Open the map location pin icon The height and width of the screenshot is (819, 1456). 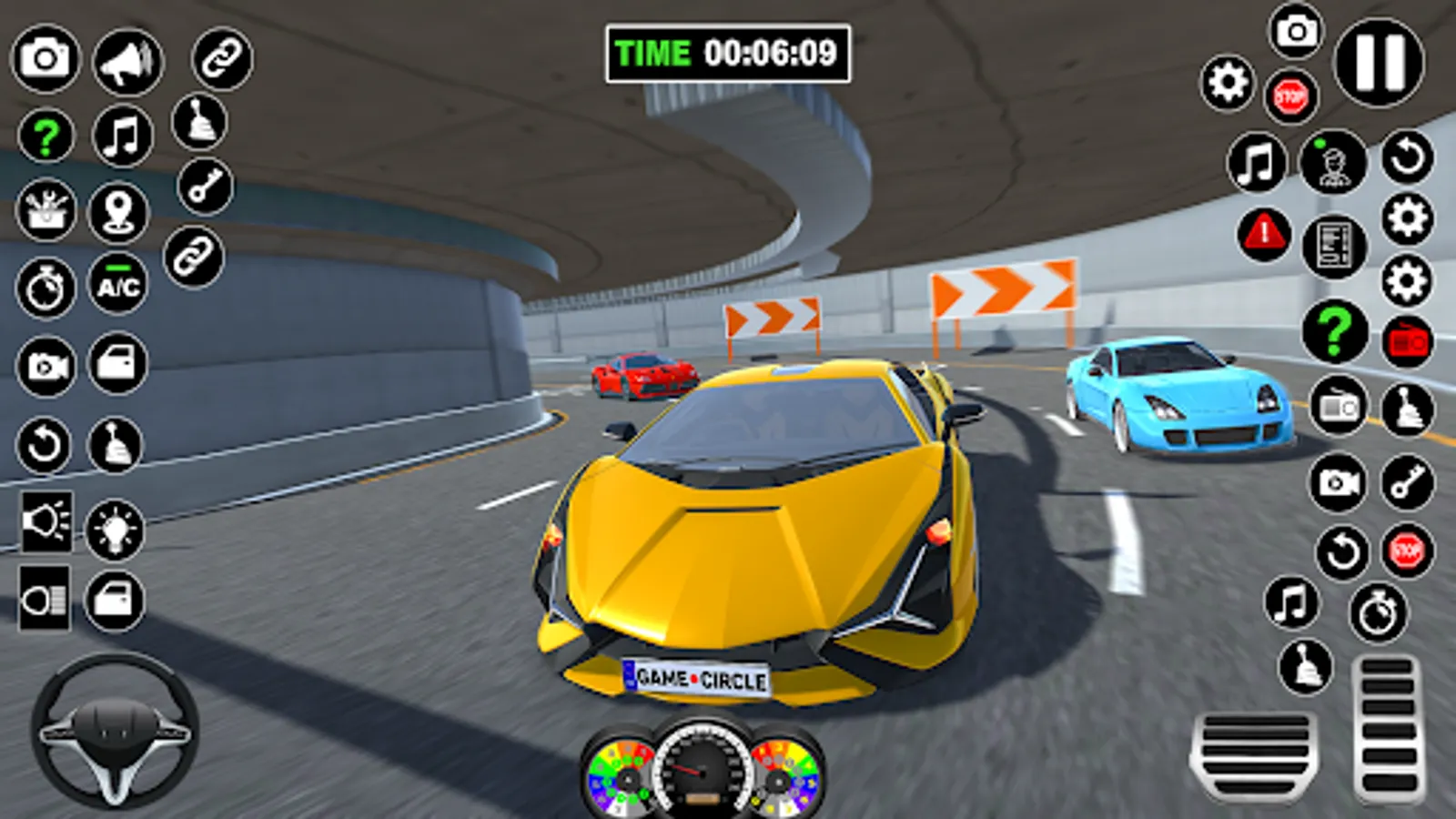pyautogui.click(x=118, y=212)
